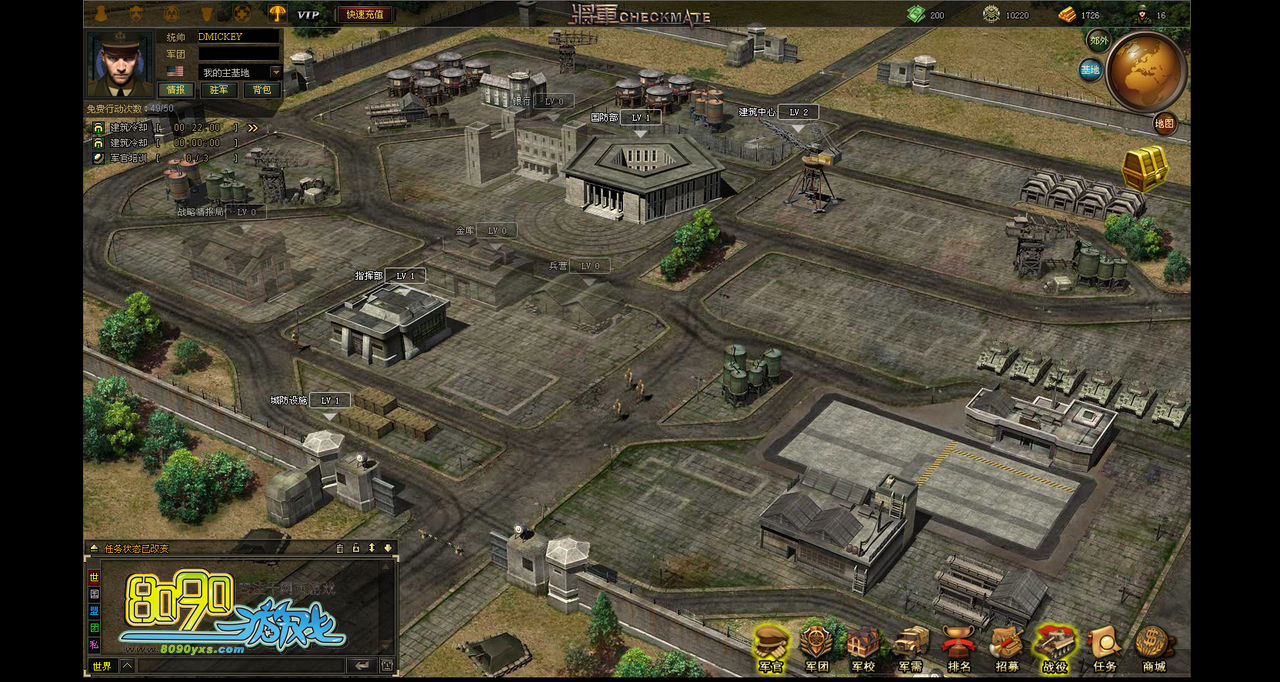Image resolution: width=1280 pixels, height=682 pixels.
Task: Click the 地图 map button
Action: pyautogui.click(x=1165, y=124)
